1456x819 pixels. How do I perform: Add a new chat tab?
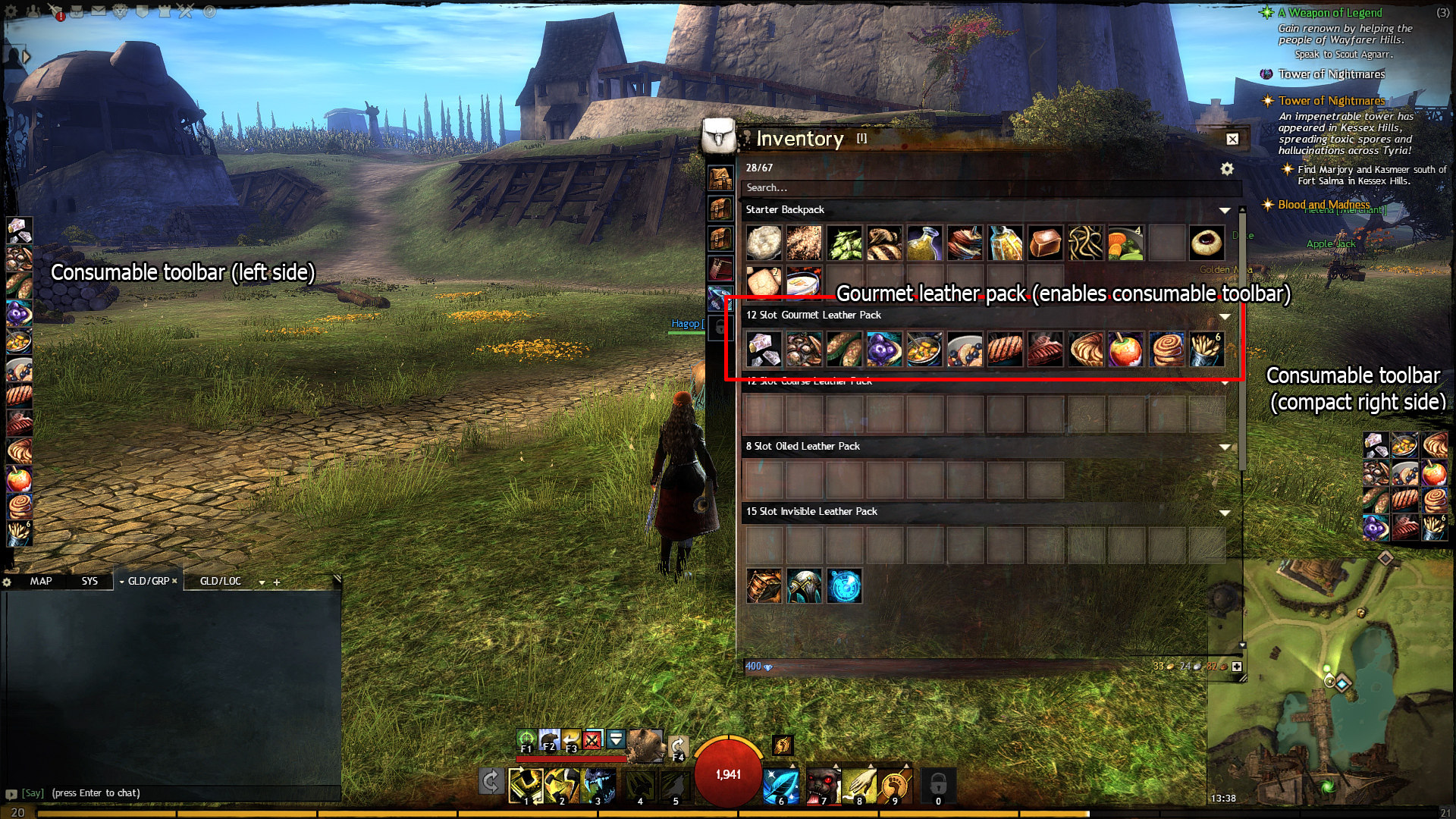(x=277, y=582)
